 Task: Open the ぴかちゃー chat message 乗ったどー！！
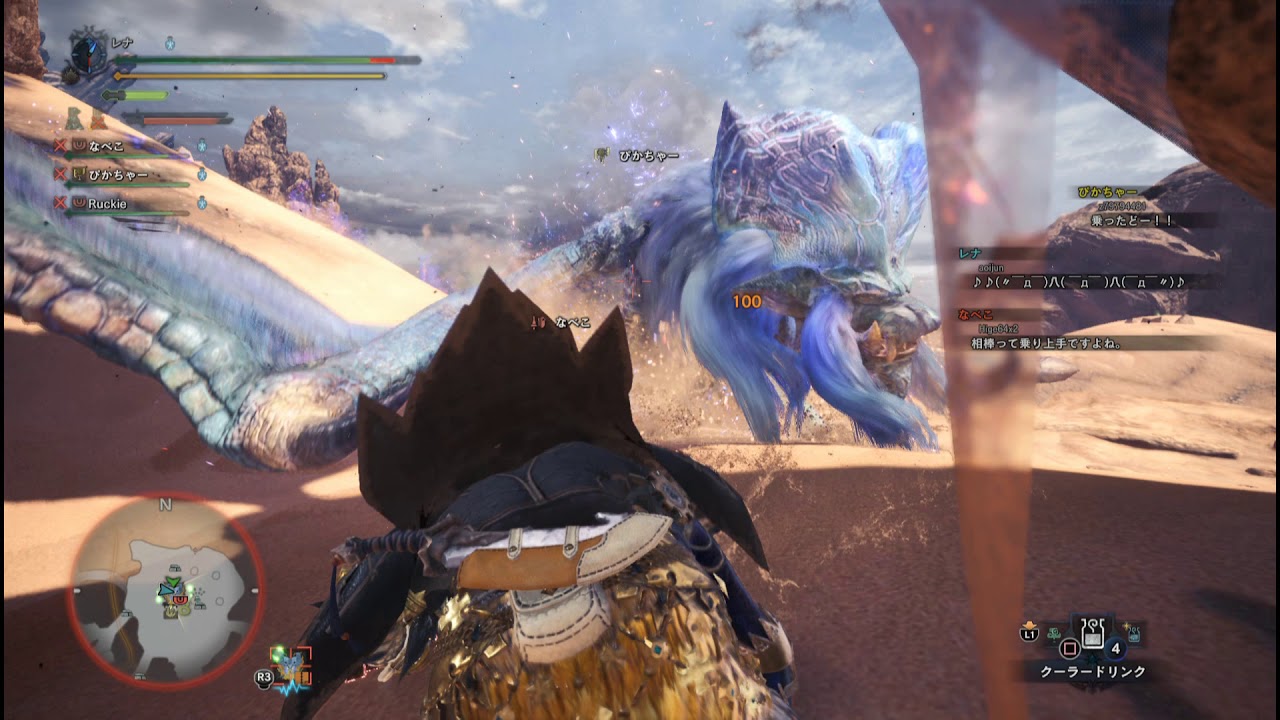[x=1133, y=220]
